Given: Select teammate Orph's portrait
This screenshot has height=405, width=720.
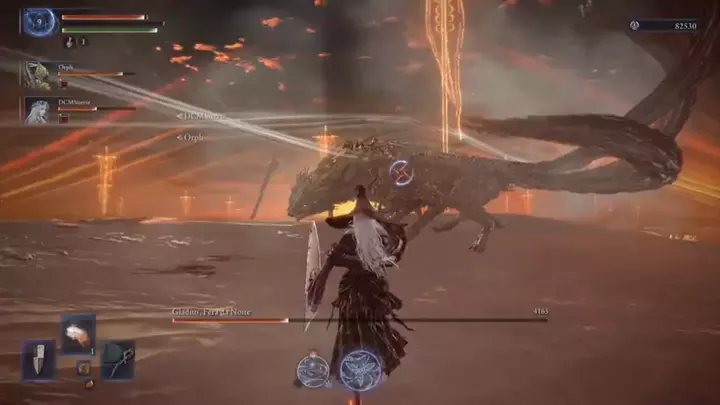Looking at the screenshot, I should pyautogui.click(x=39, y=76).
